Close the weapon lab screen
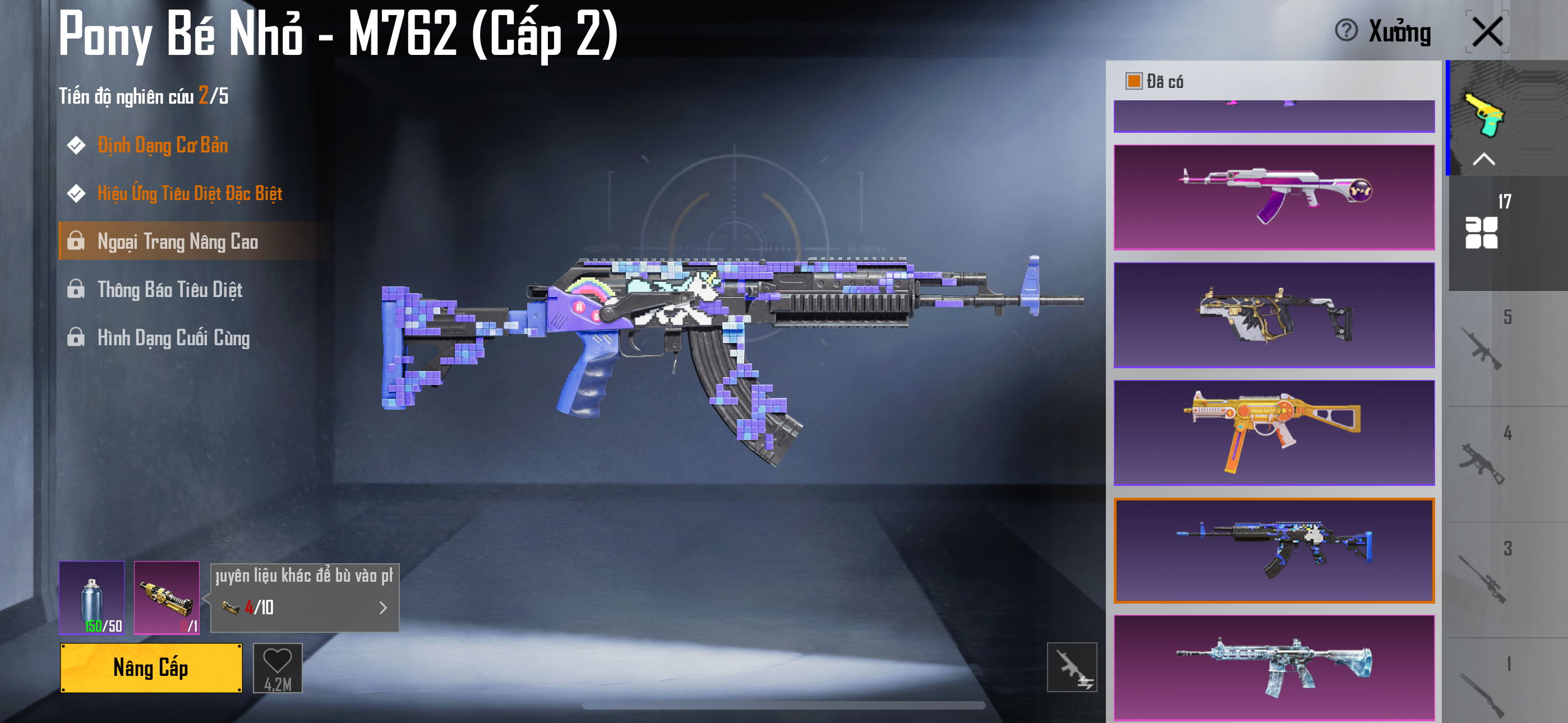Viewport: 1568px width, 723px height. pos(1487,31)
